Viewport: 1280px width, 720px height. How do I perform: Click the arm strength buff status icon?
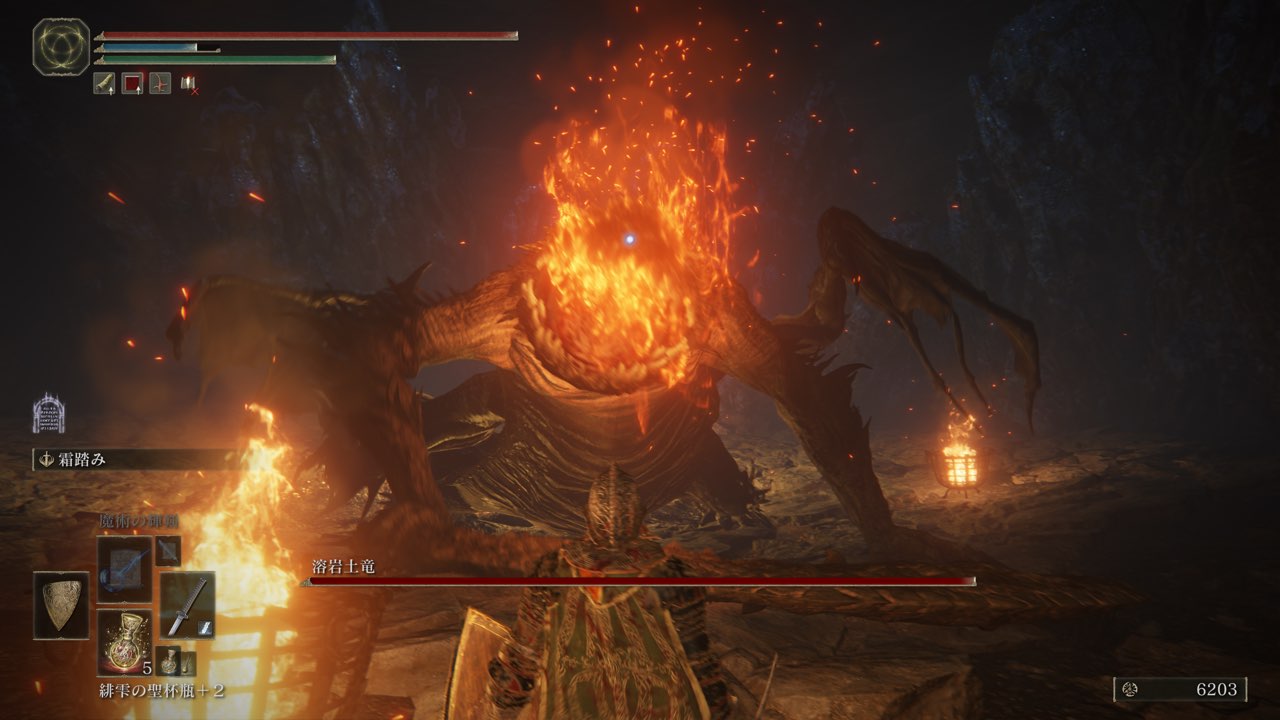[x=105, y=84]
